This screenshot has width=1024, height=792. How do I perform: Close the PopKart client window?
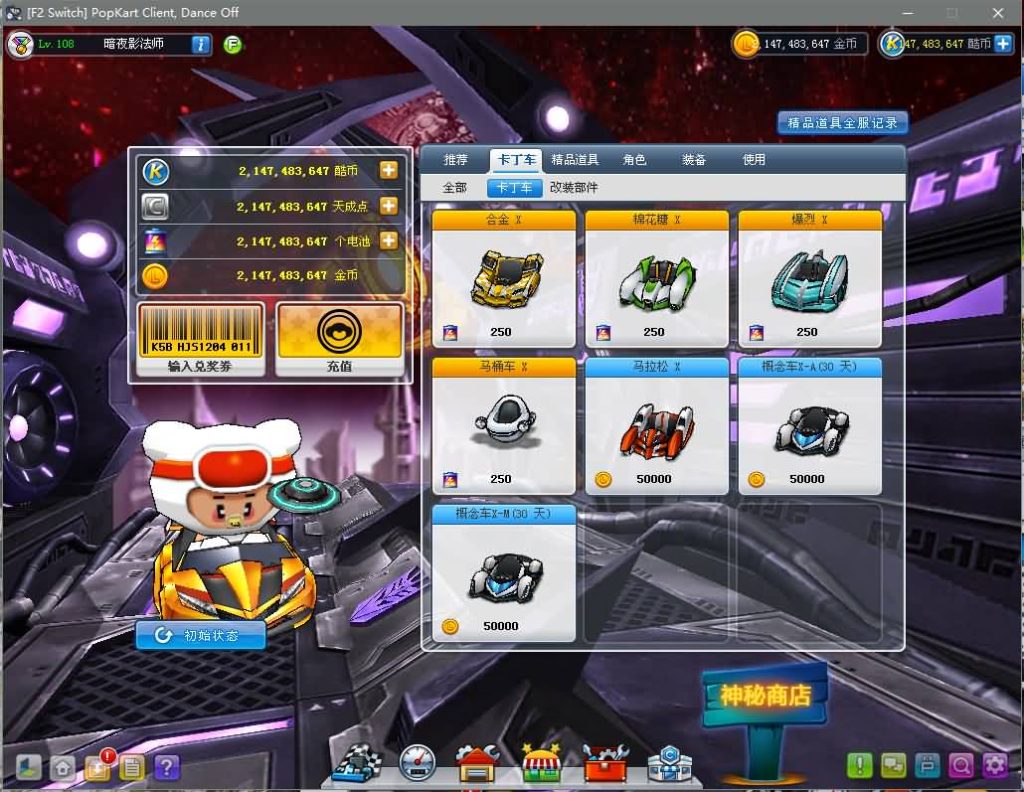click(997, 13)
